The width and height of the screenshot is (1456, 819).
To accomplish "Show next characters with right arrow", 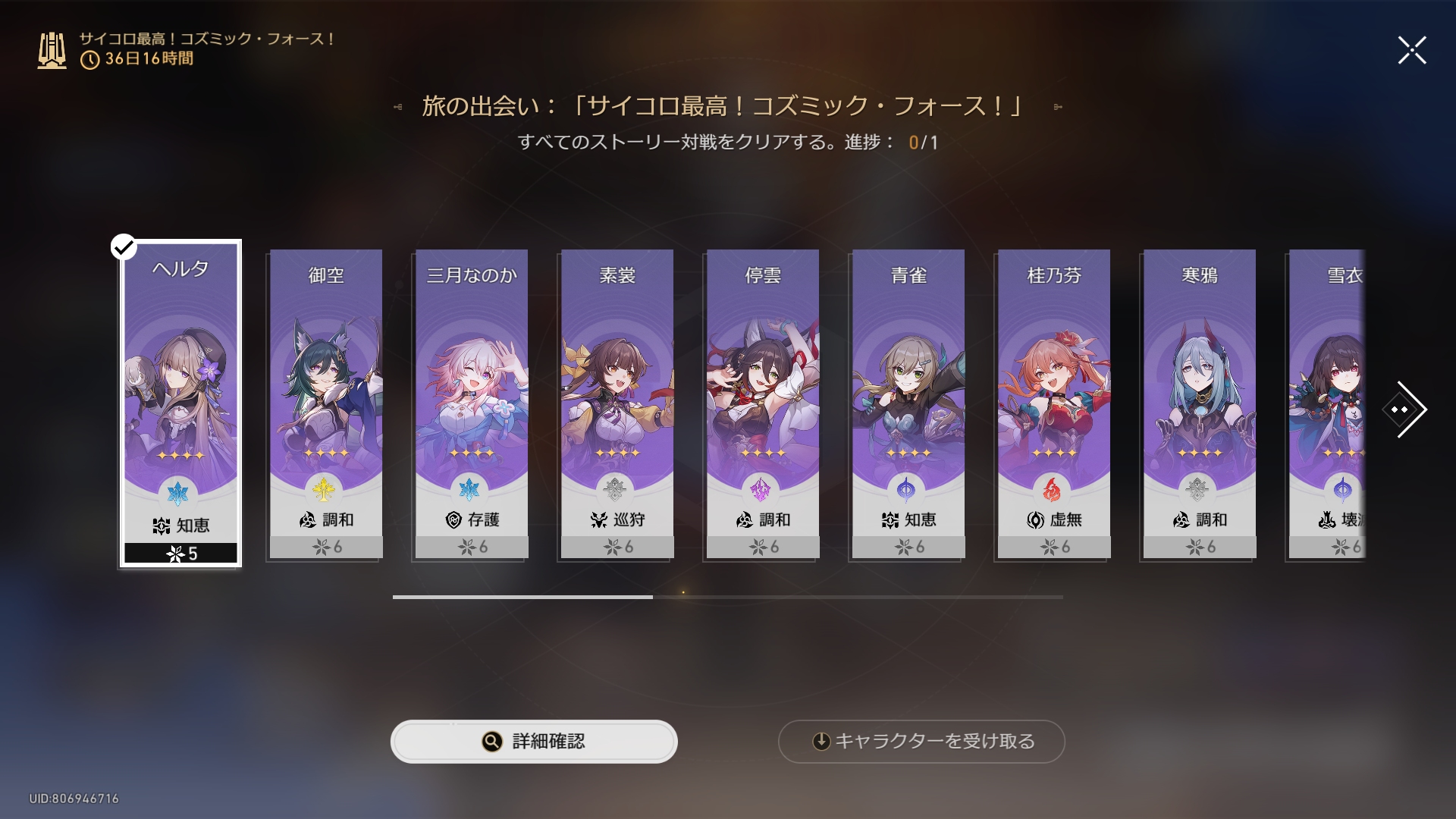I will coord(1405,409).
